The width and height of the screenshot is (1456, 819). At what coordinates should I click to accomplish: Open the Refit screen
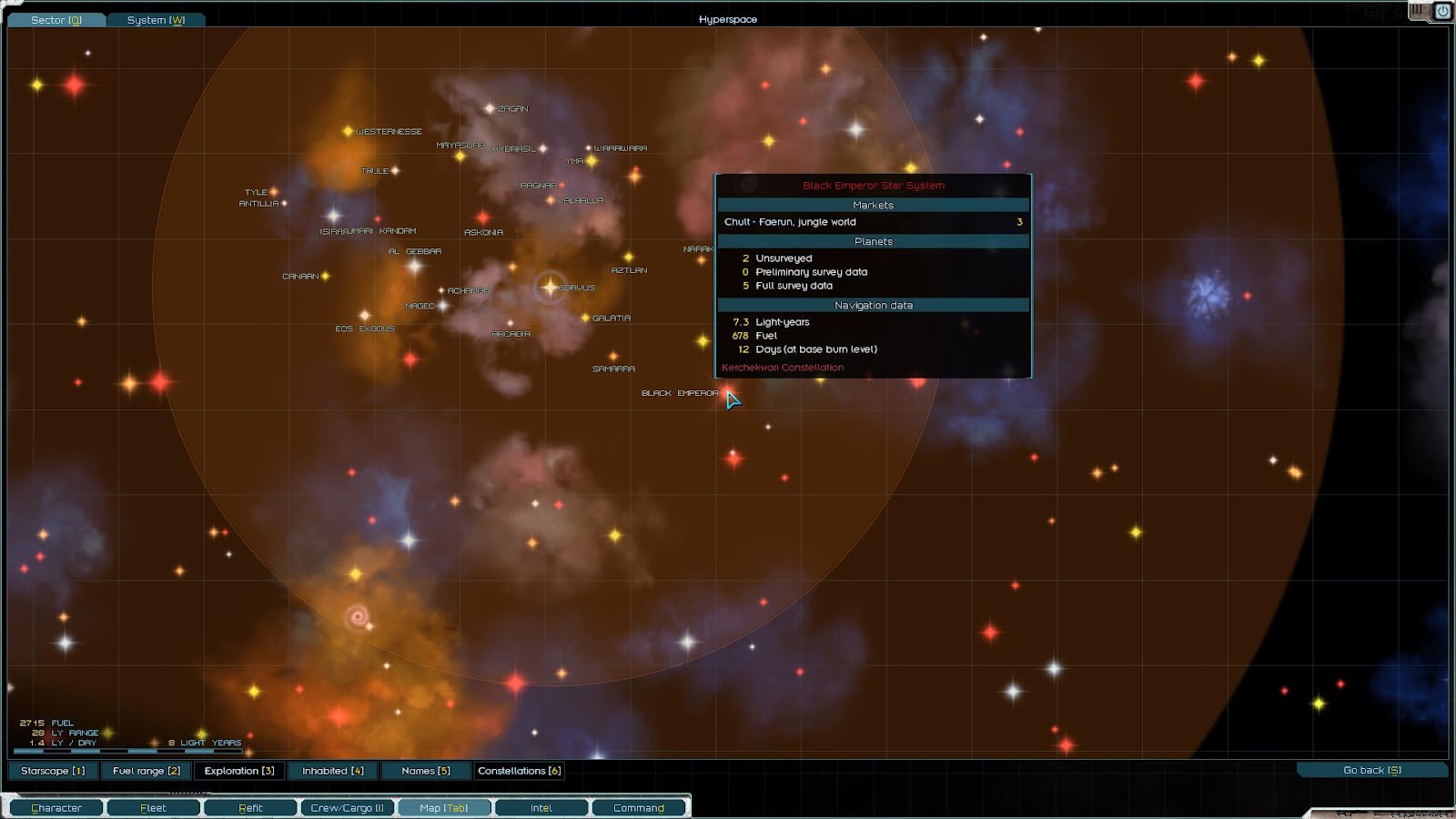click(x=250, y=807)
